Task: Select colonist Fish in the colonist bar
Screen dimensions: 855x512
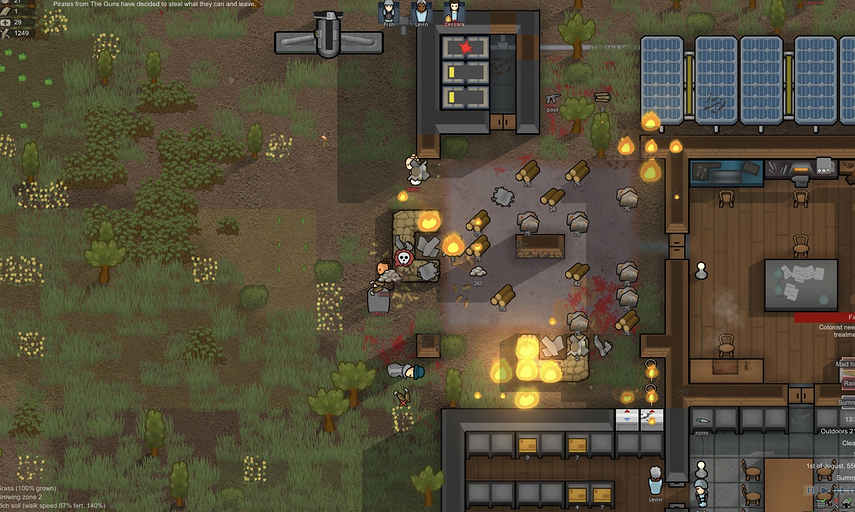Action: 388,13
